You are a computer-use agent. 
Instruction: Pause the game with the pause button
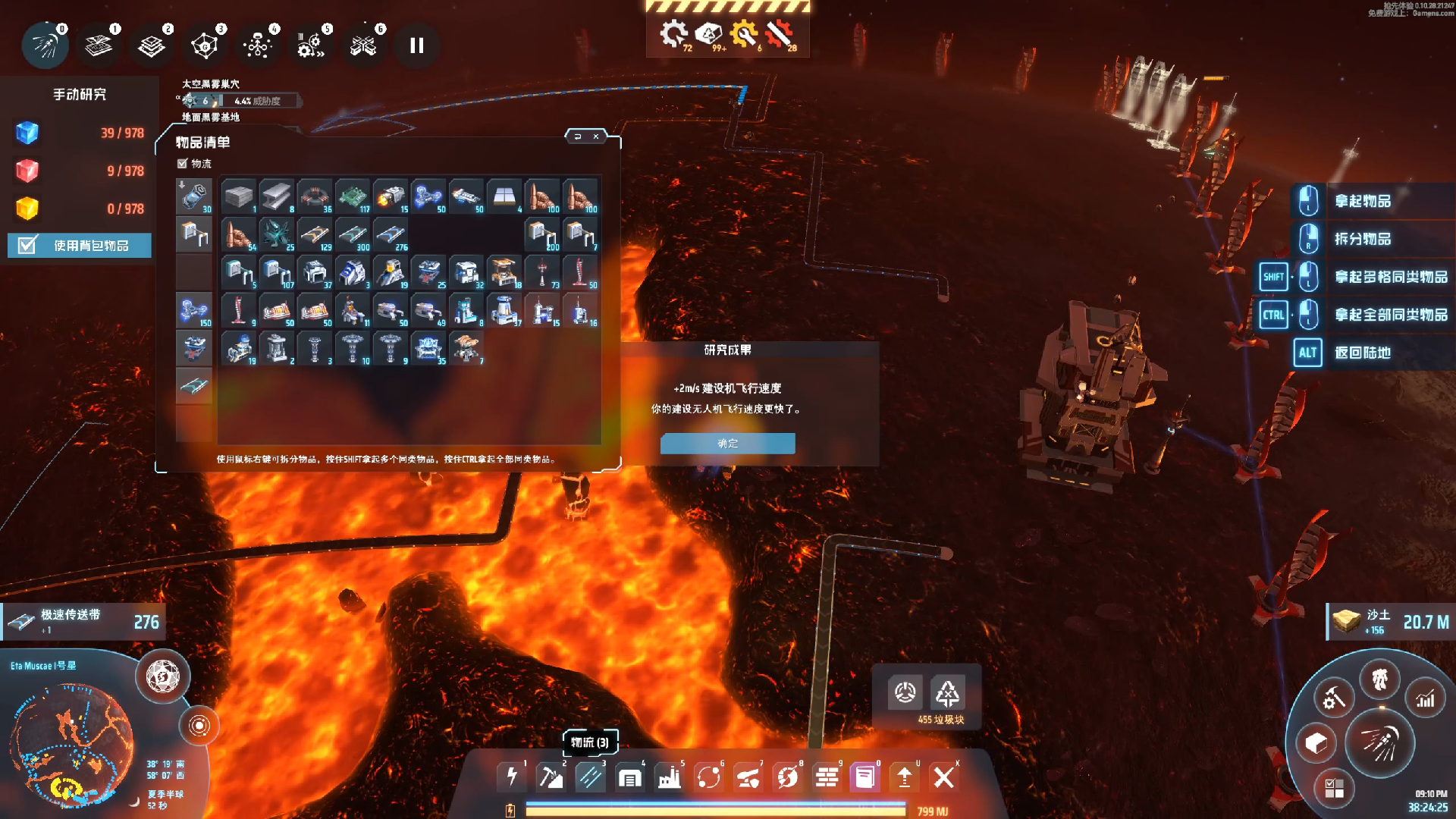pos(416,45)
